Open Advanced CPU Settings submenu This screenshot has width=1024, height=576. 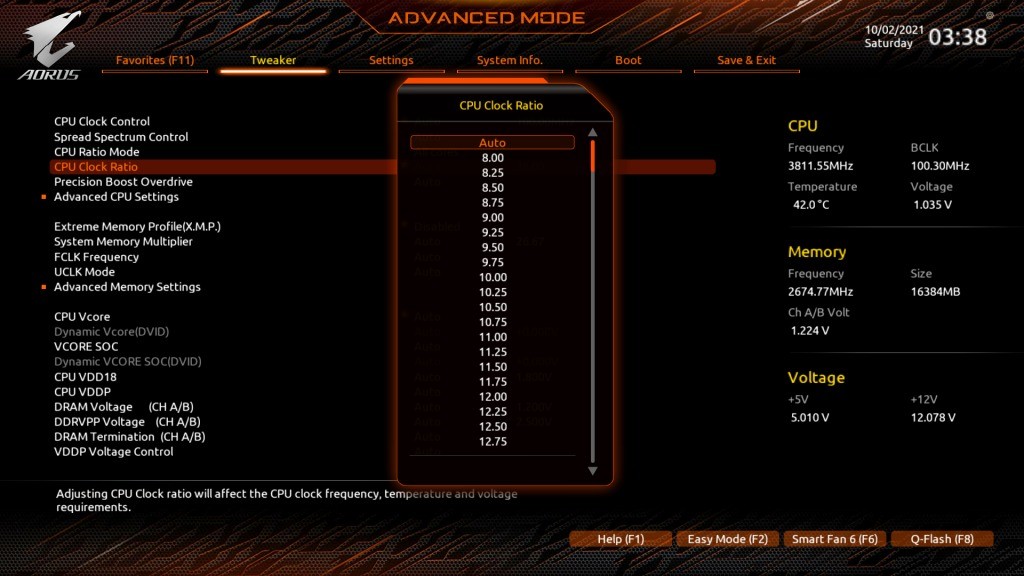coord(116,197)
